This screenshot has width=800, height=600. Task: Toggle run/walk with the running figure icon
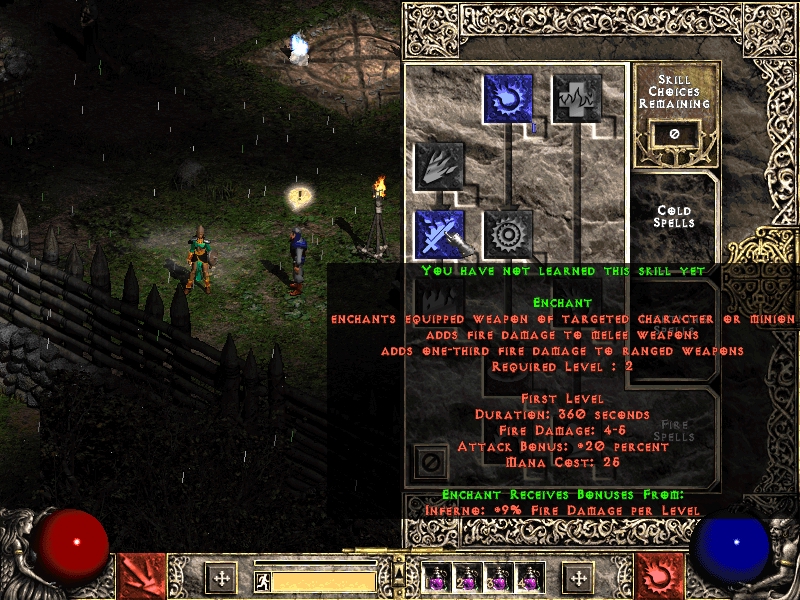click(261, 580)
